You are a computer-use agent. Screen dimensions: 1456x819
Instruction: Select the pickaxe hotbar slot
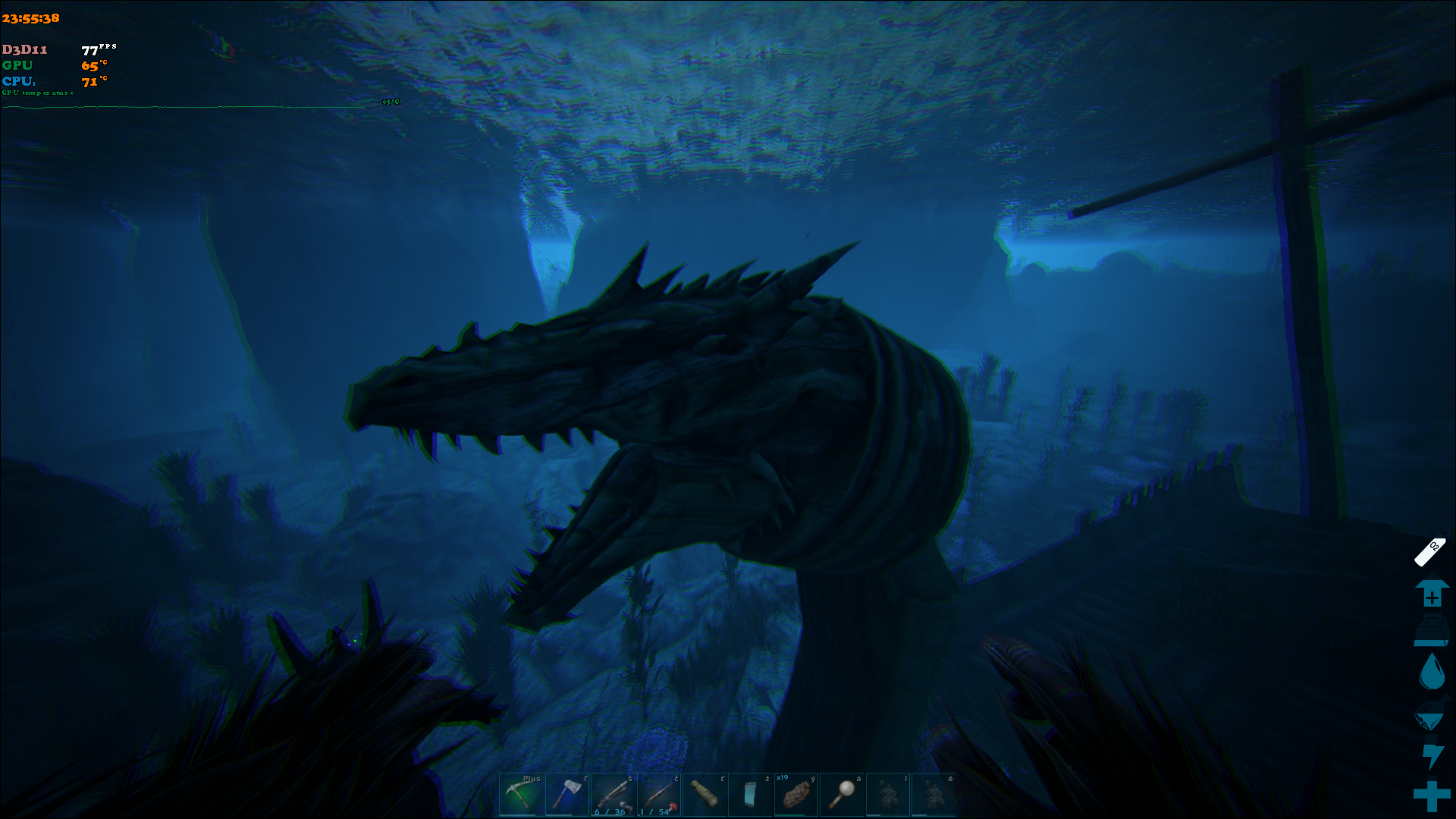[522, 794]
